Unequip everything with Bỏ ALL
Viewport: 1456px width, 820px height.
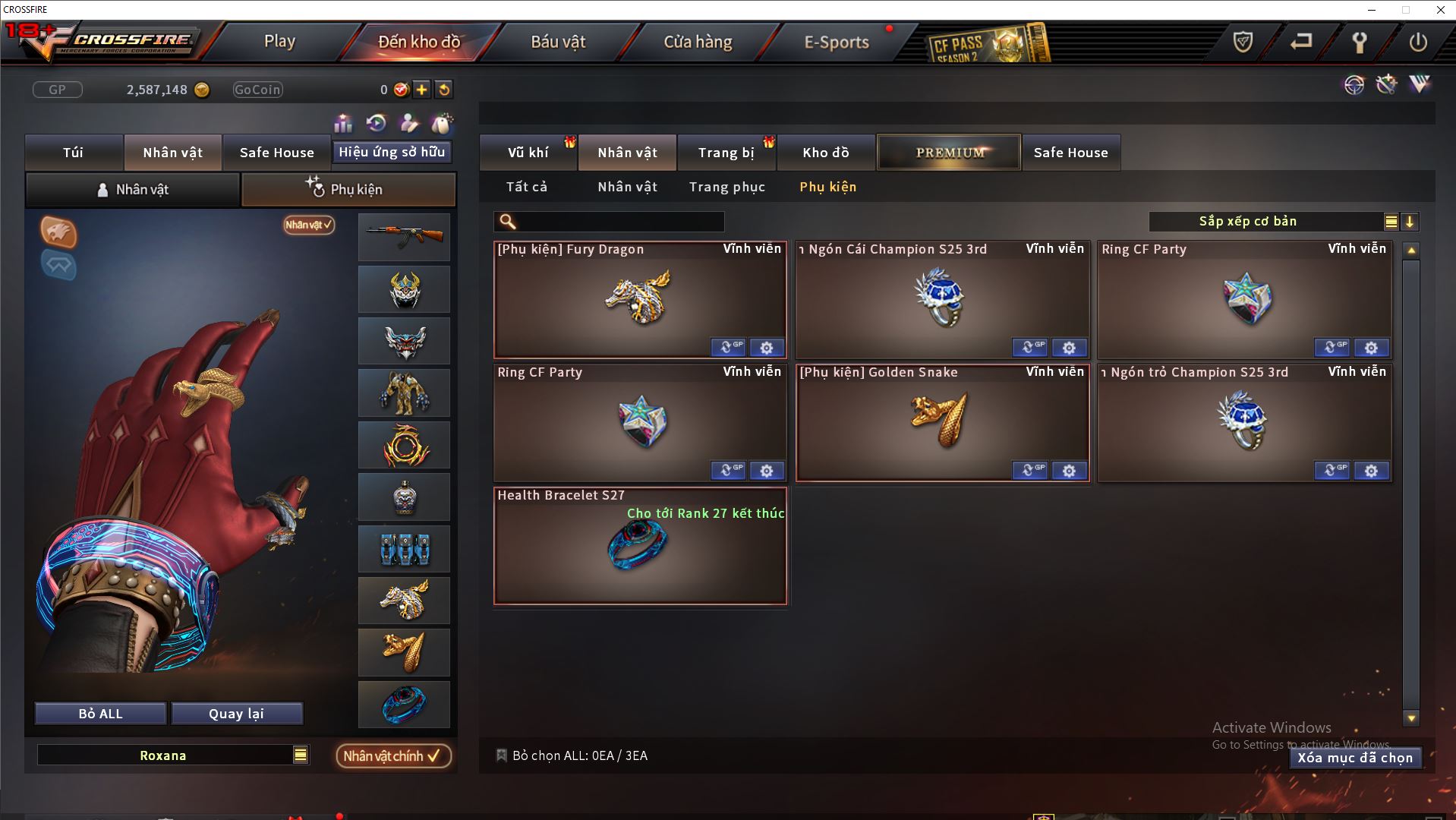100,714
